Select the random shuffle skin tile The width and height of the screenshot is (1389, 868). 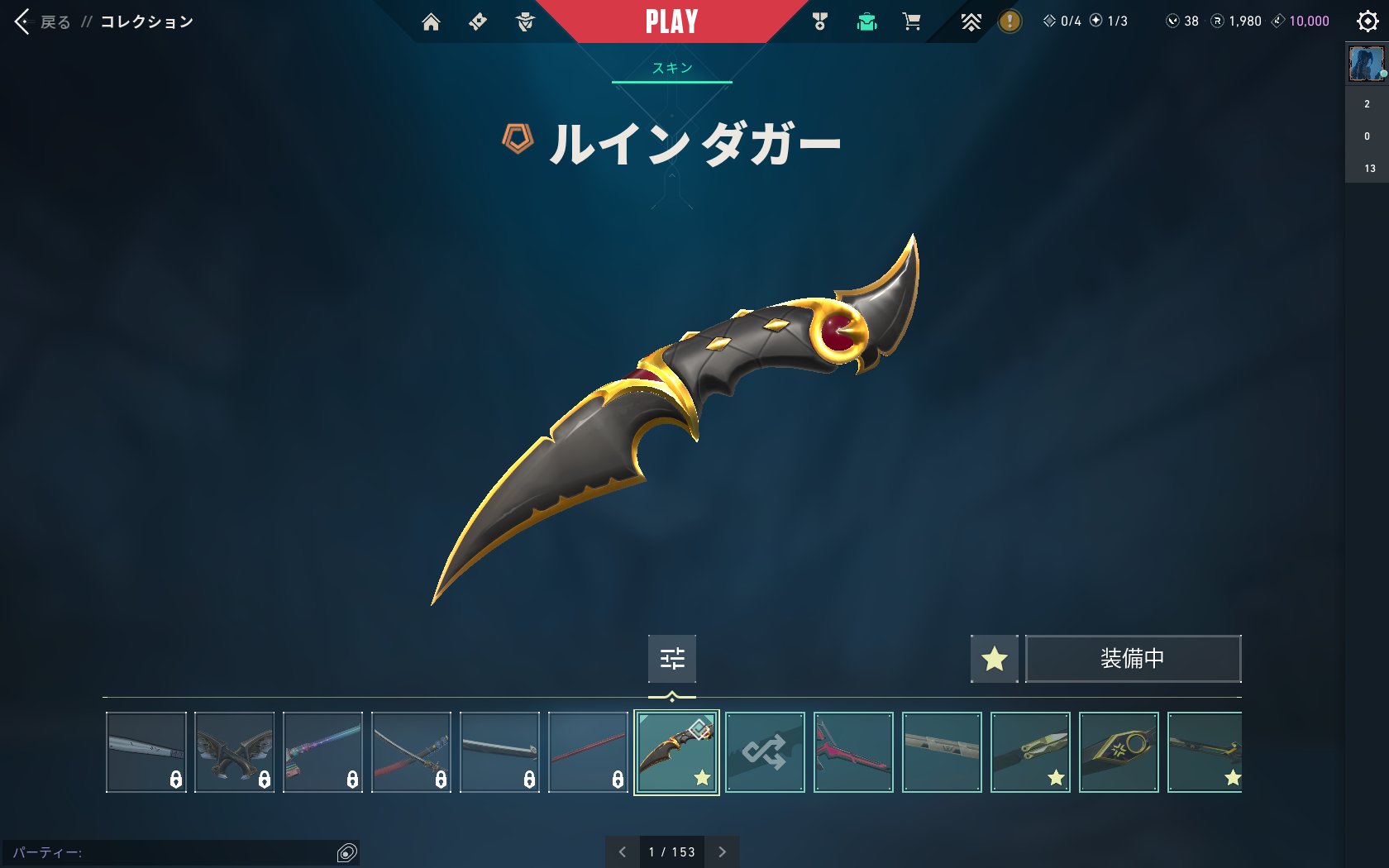point(765,752)
